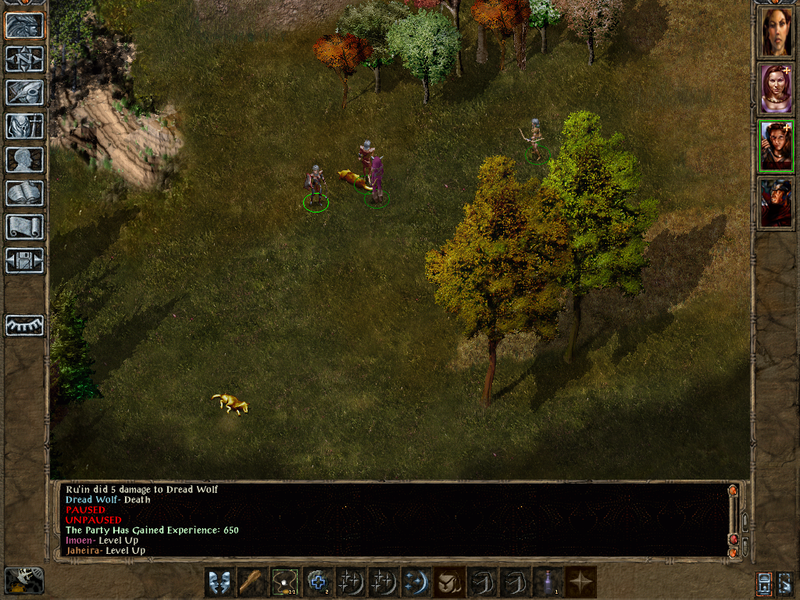The image size is (800, 600).
Task: Open the inventory screen
Action: click(24, 126)
